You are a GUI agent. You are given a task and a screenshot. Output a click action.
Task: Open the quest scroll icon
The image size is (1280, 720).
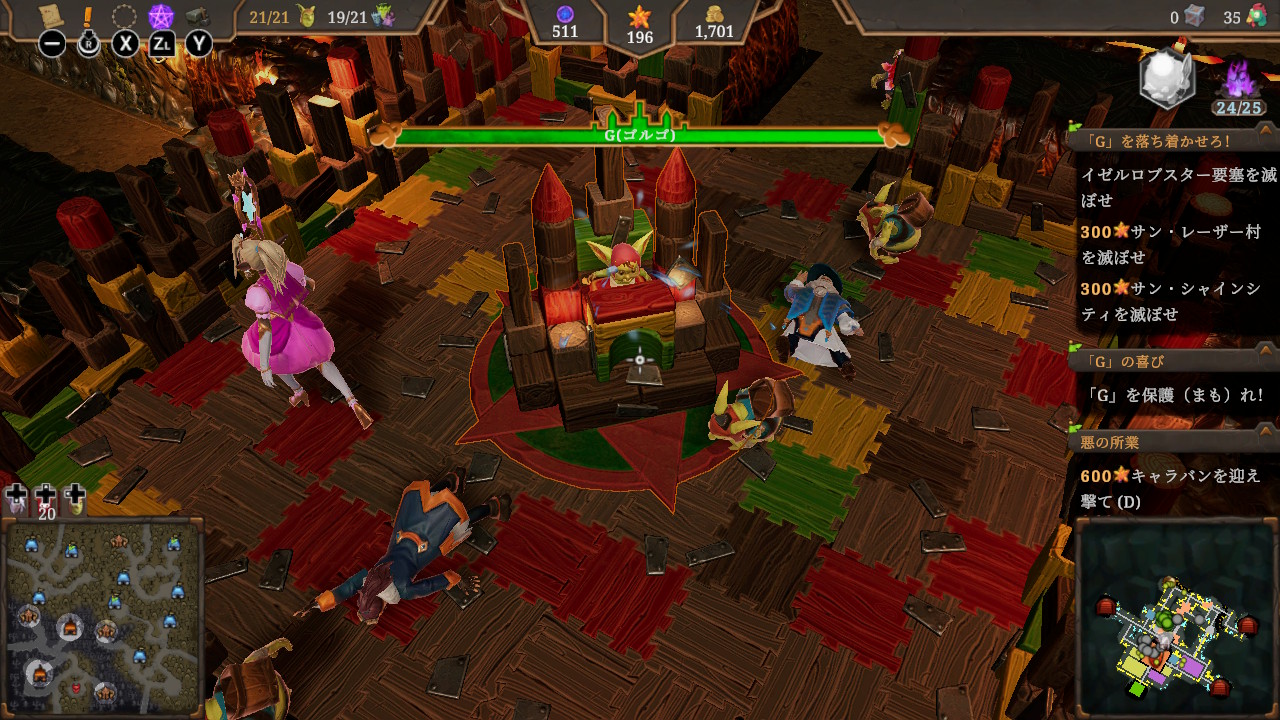(x=50, y=15)
